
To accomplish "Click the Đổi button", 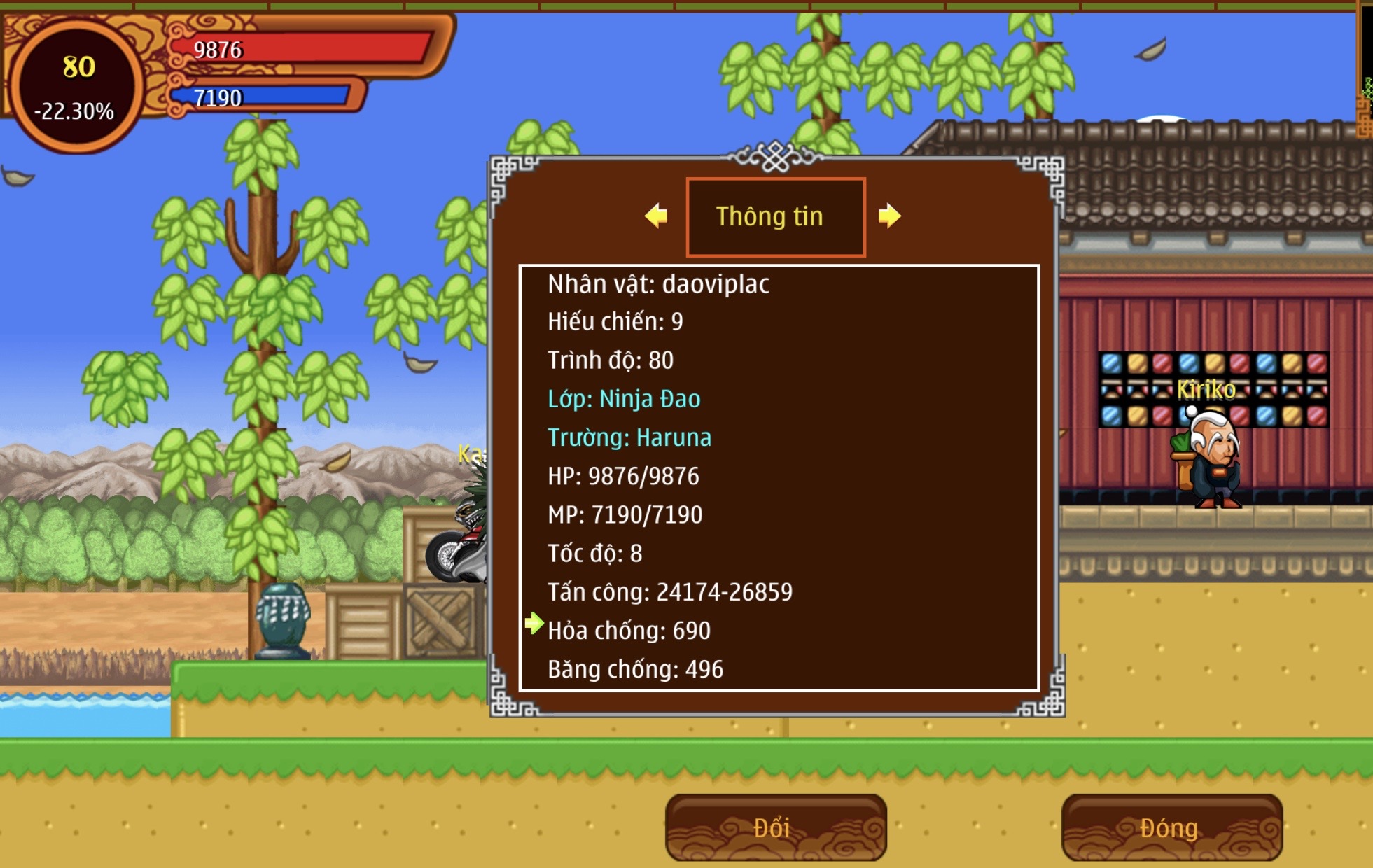I will coord(775,827).
